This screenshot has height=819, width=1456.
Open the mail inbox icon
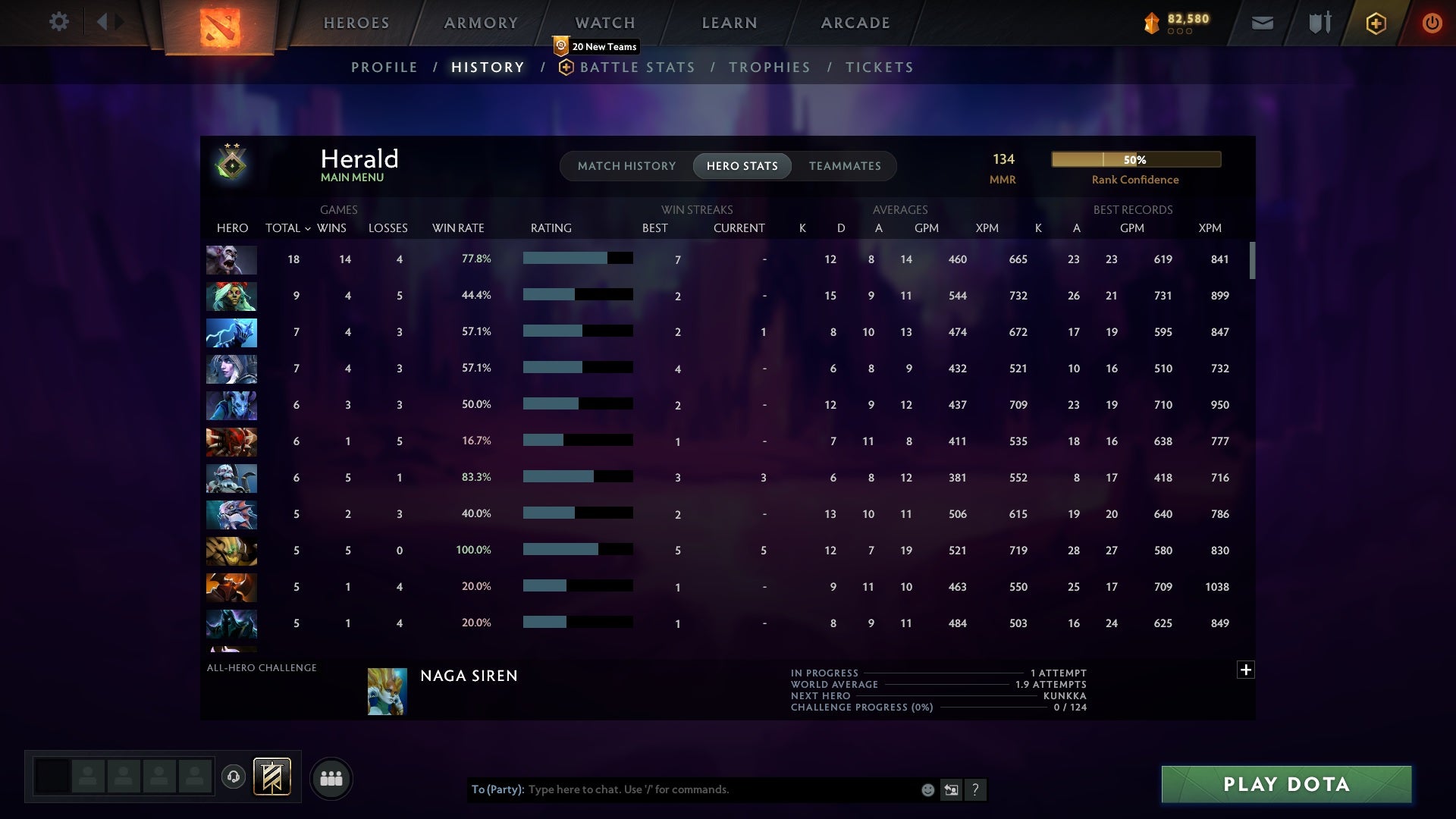(x=1261, y=22)
